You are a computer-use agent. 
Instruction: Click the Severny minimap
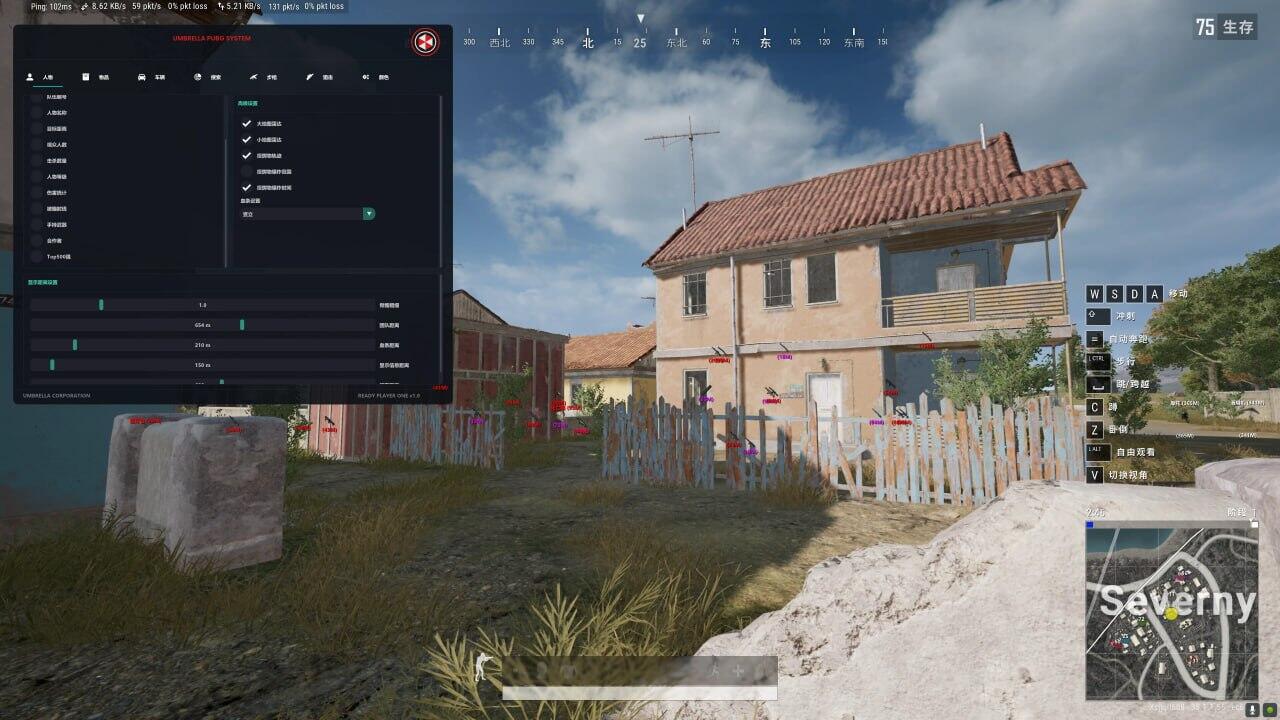tap(1171, 612)
